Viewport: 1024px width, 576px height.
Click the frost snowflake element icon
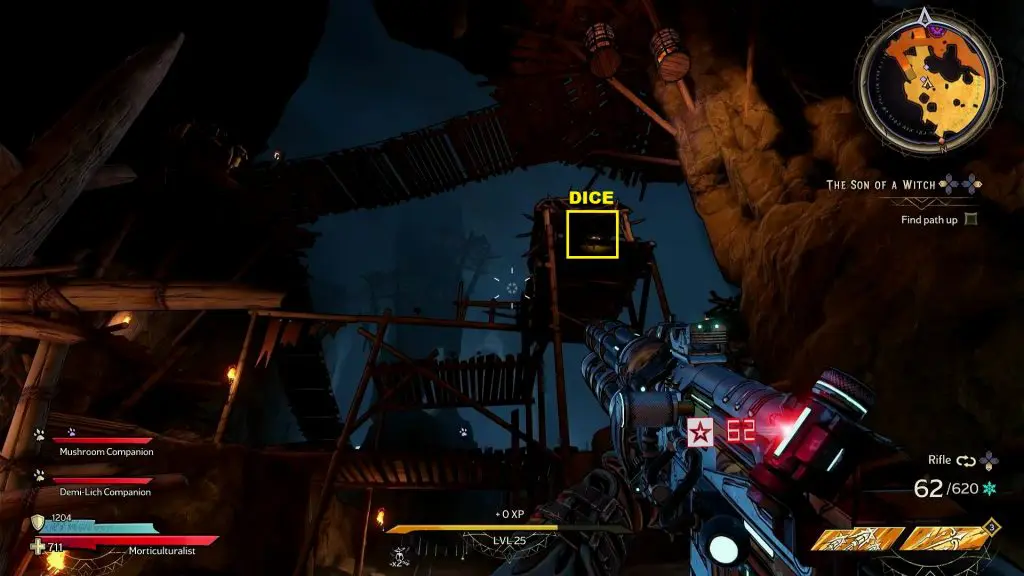tap(992, 489)
